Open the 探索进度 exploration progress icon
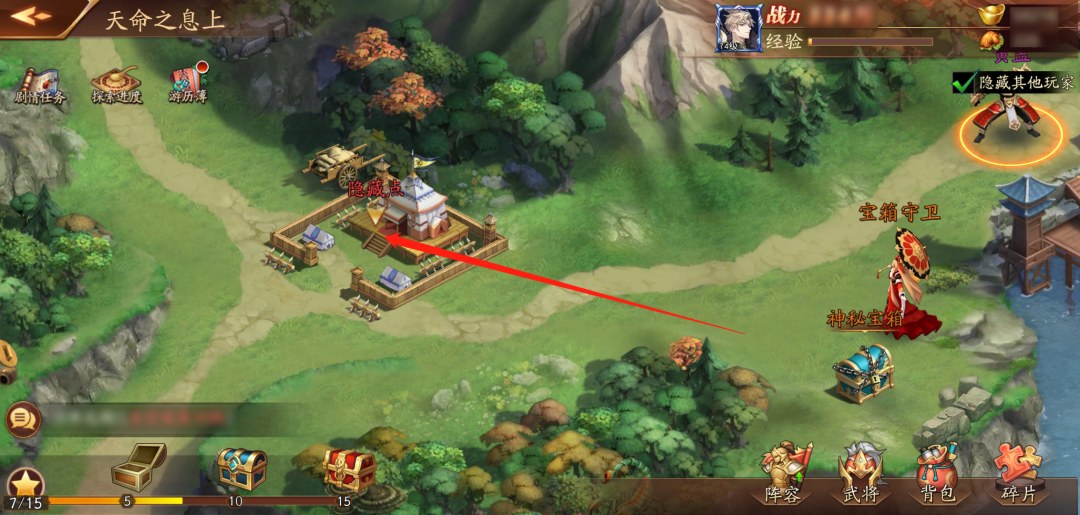Viewport: 1080px width, 515px height. pos(116,84)
